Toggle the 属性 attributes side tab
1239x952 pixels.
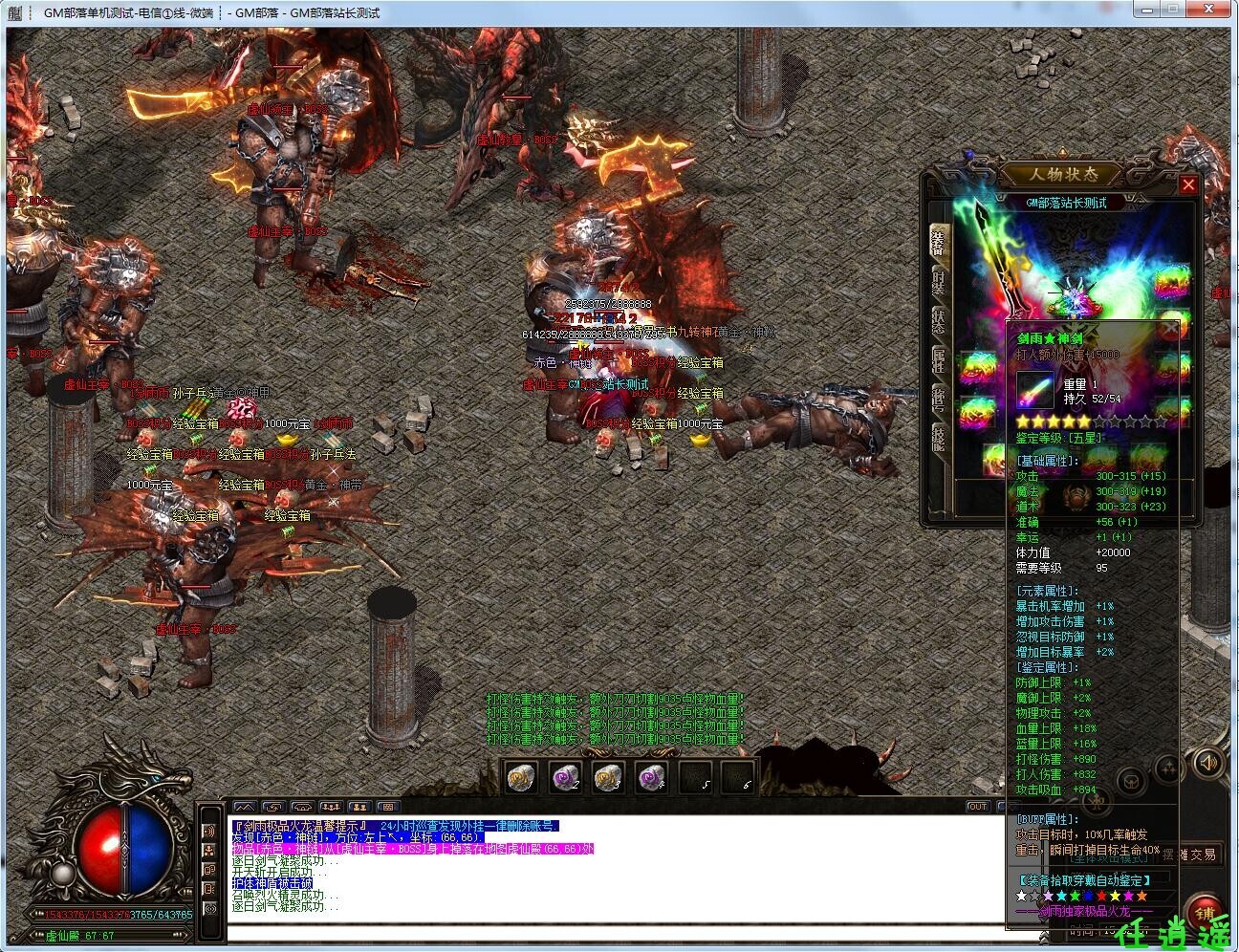click(x=940, y=358)
